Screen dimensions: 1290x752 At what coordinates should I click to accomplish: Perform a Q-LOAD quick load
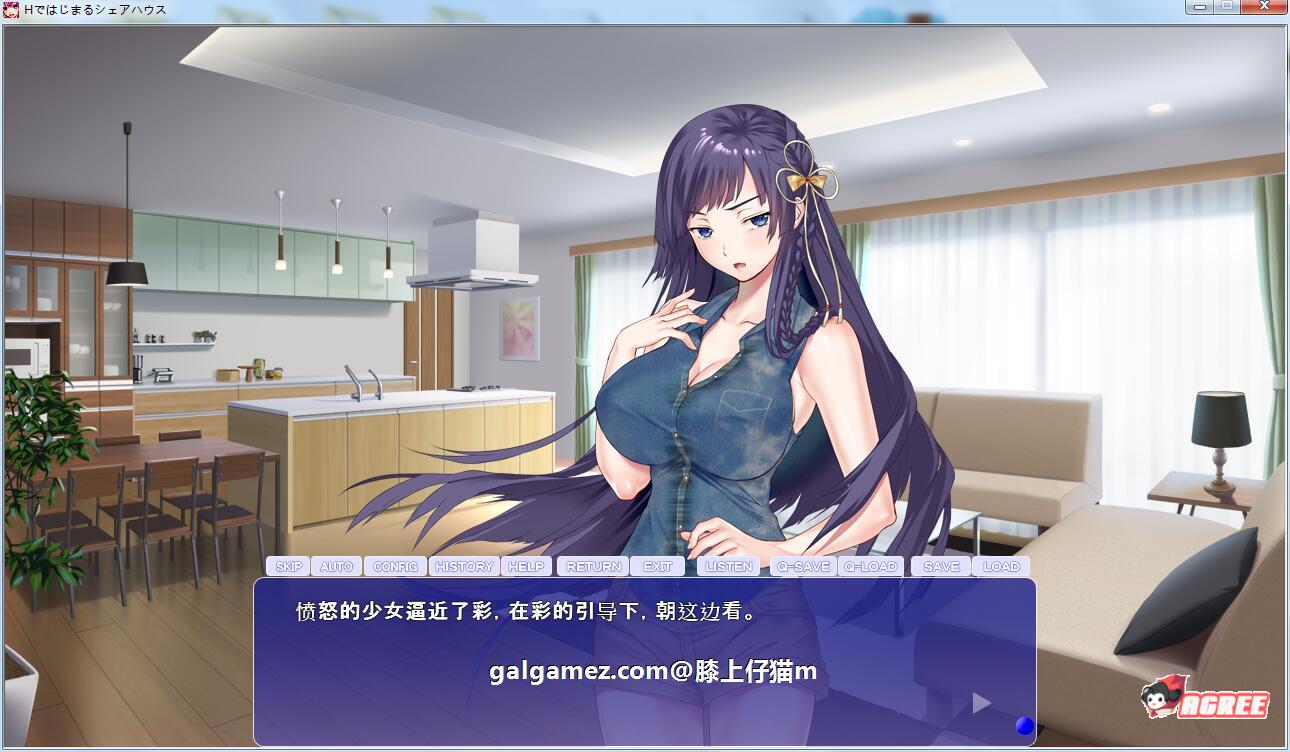click(x=869, y=566)
